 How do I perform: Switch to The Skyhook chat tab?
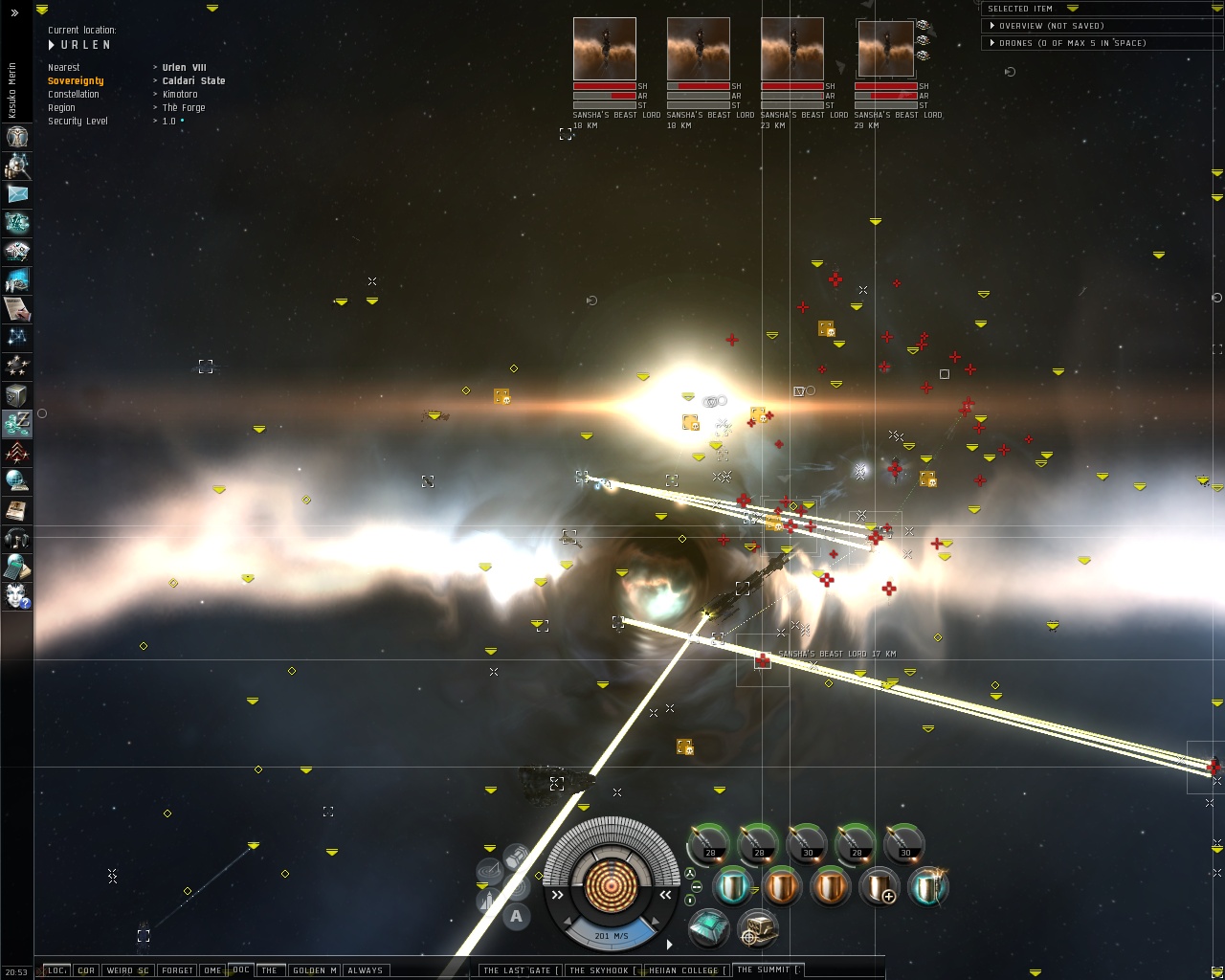pos(602,969)
